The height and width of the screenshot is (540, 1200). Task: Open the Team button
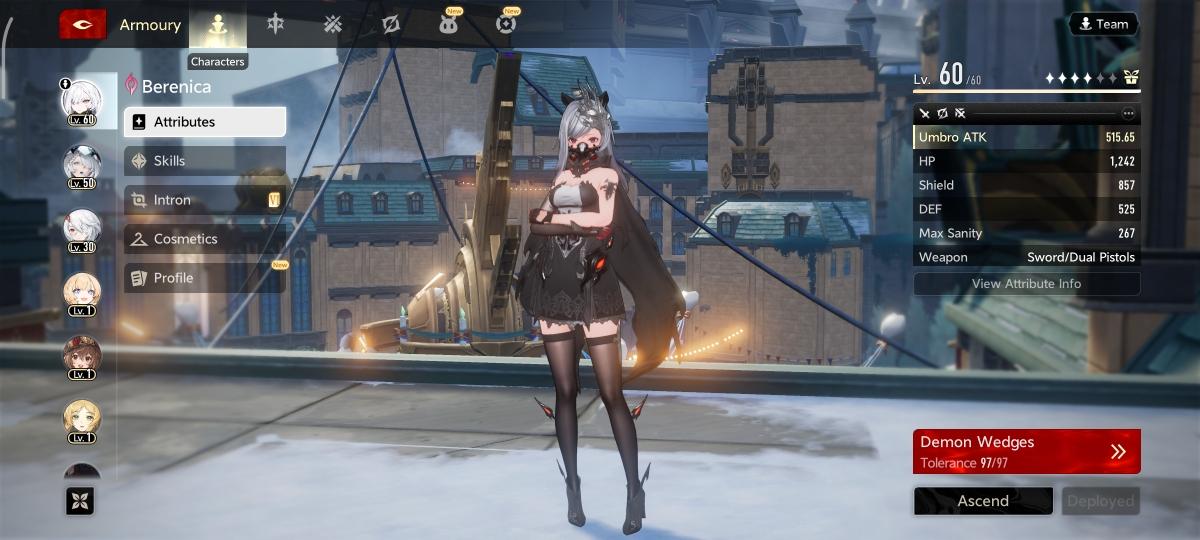coord(1103,24)
